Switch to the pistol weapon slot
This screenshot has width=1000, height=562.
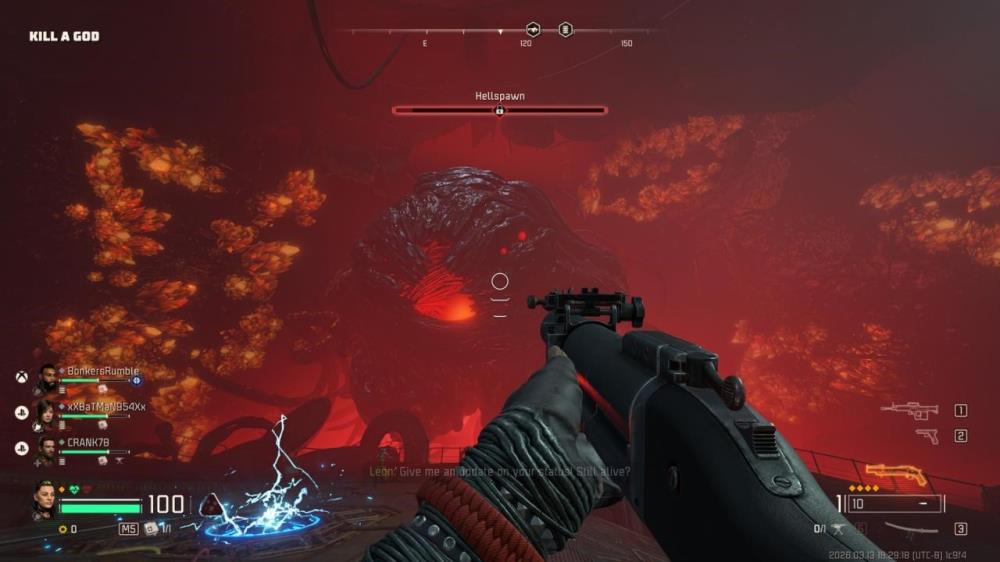tap(927, 435)
